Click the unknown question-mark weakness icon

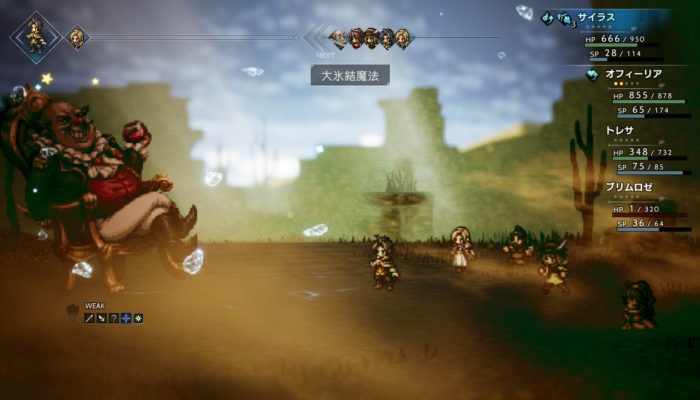pyautogui.click(x=113, y=318)
